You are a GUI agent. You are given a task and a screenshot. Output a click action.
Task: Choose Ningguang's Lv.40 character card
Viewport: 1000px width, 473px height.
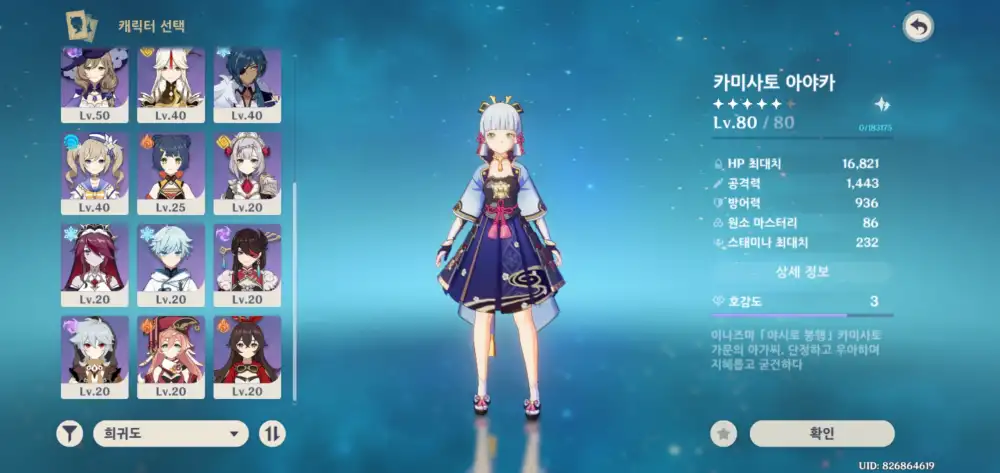[x=170, y=84]
